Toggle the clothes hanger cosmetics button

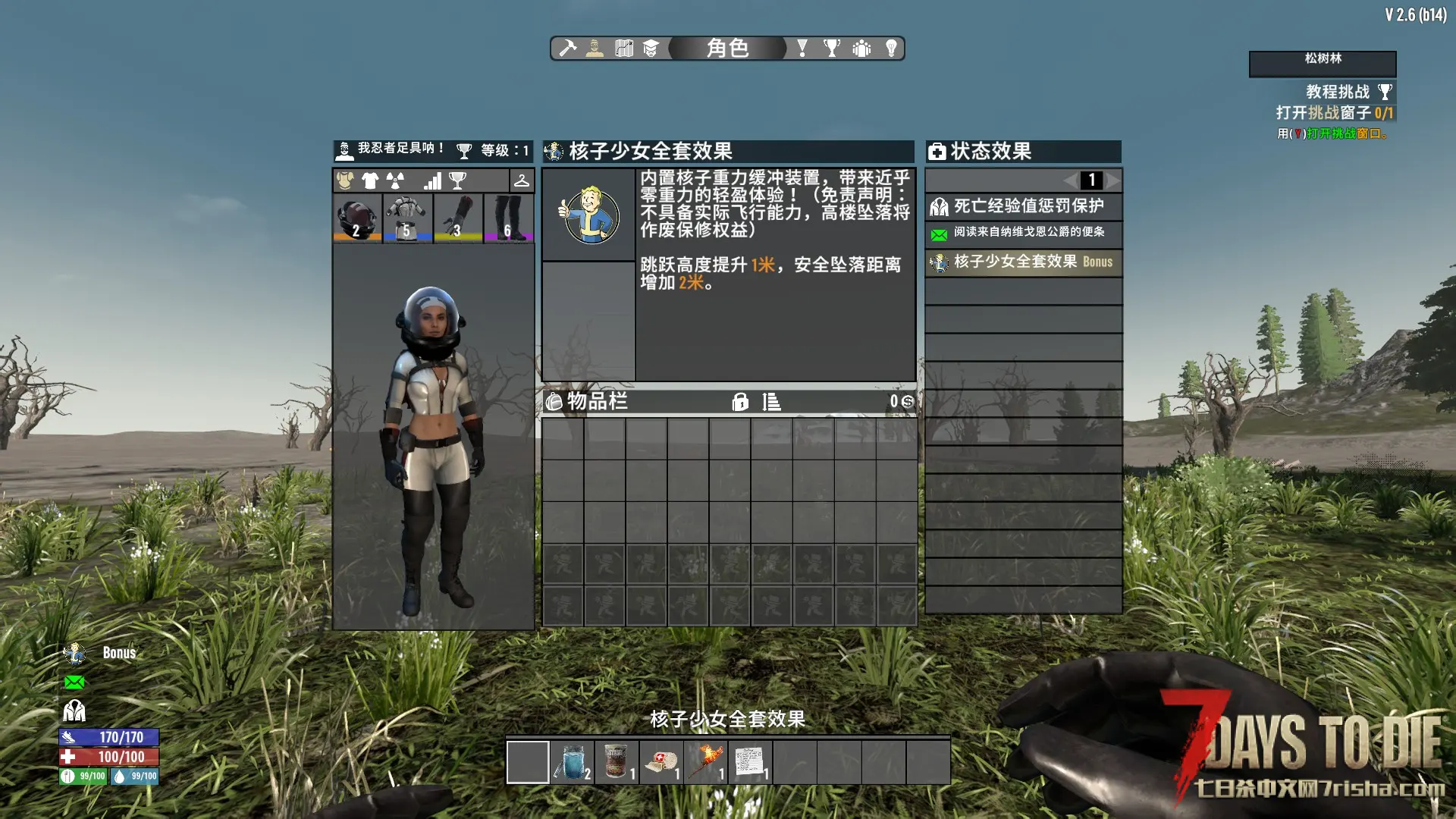pyautogui.click(x=522, y=180)
